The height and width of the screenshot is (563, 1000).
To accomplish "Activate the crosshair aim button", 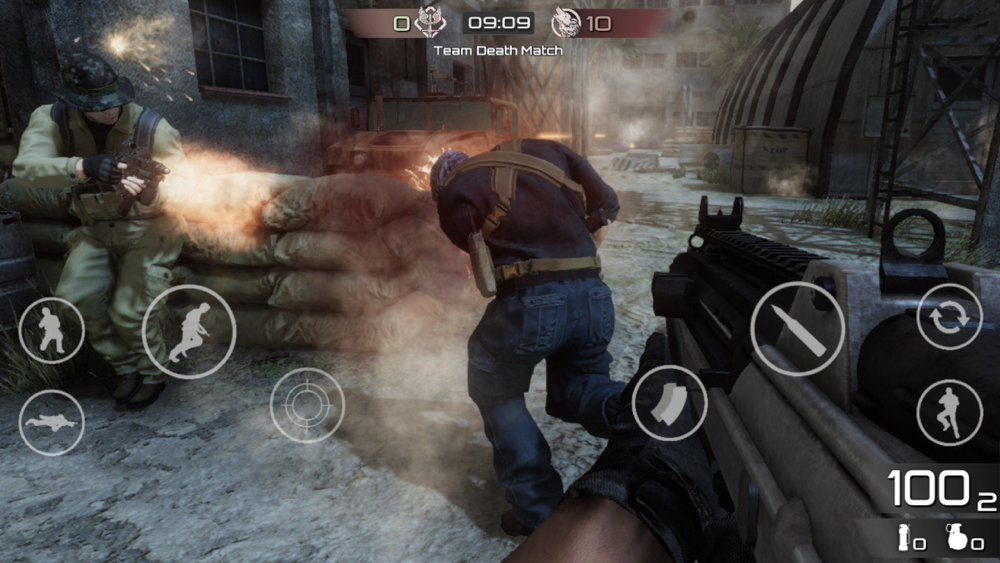I will tap(307, 405).
